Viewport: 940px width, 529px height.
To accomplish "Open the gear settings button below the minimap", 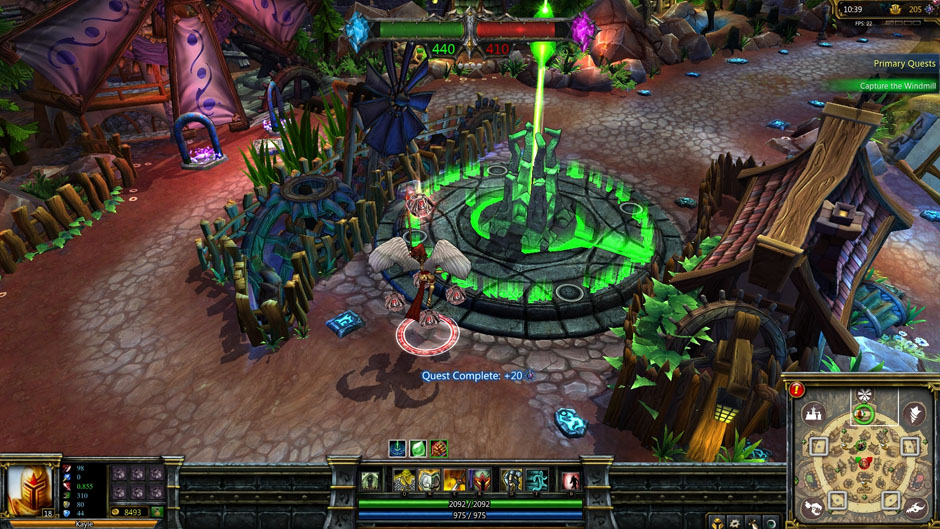I will click(734, 522).
